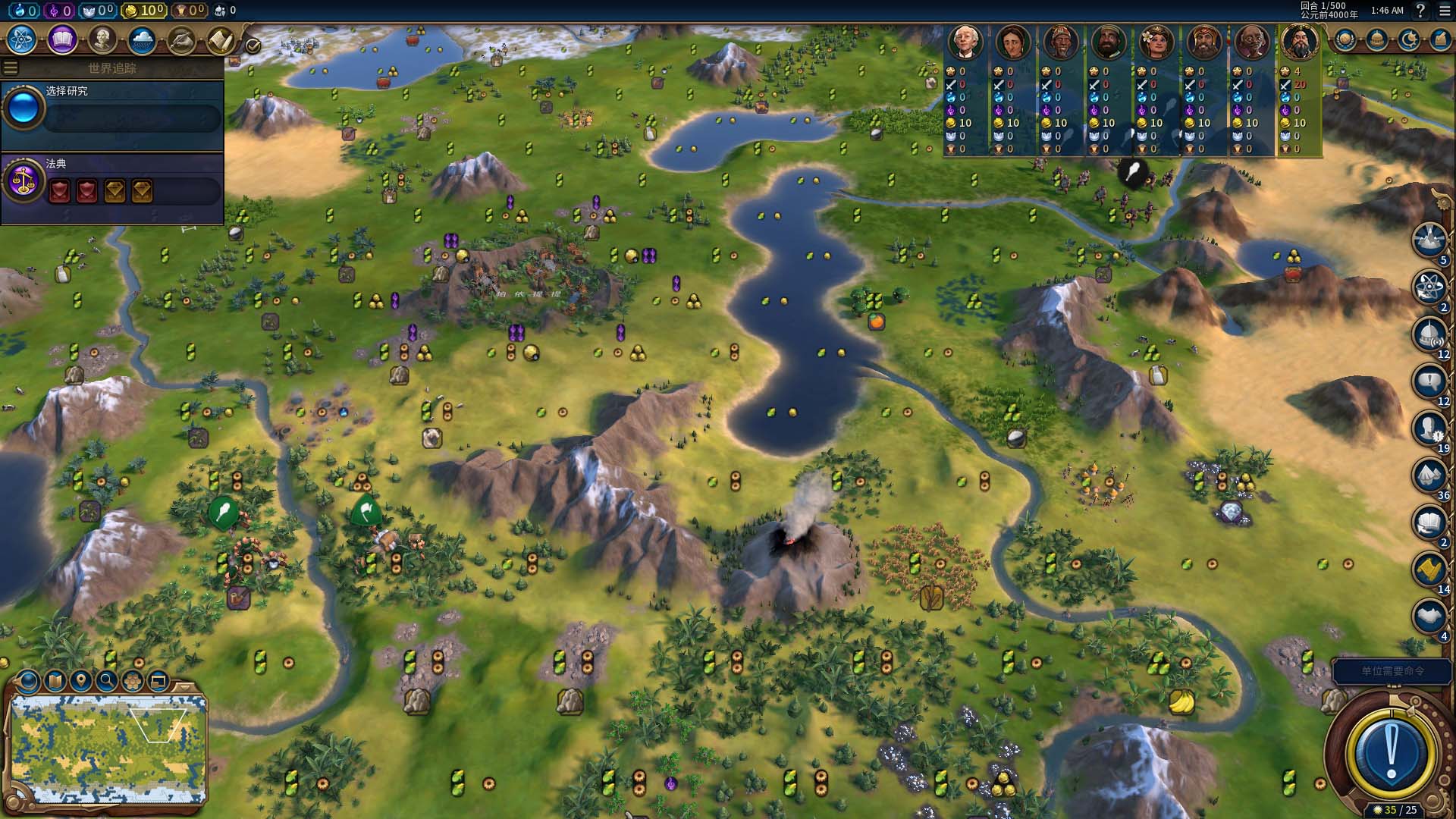Image resolution: width=1456 pixels, height=819 pixels.
Task: Open the climate rain cloud button
Action: (142, 39)
